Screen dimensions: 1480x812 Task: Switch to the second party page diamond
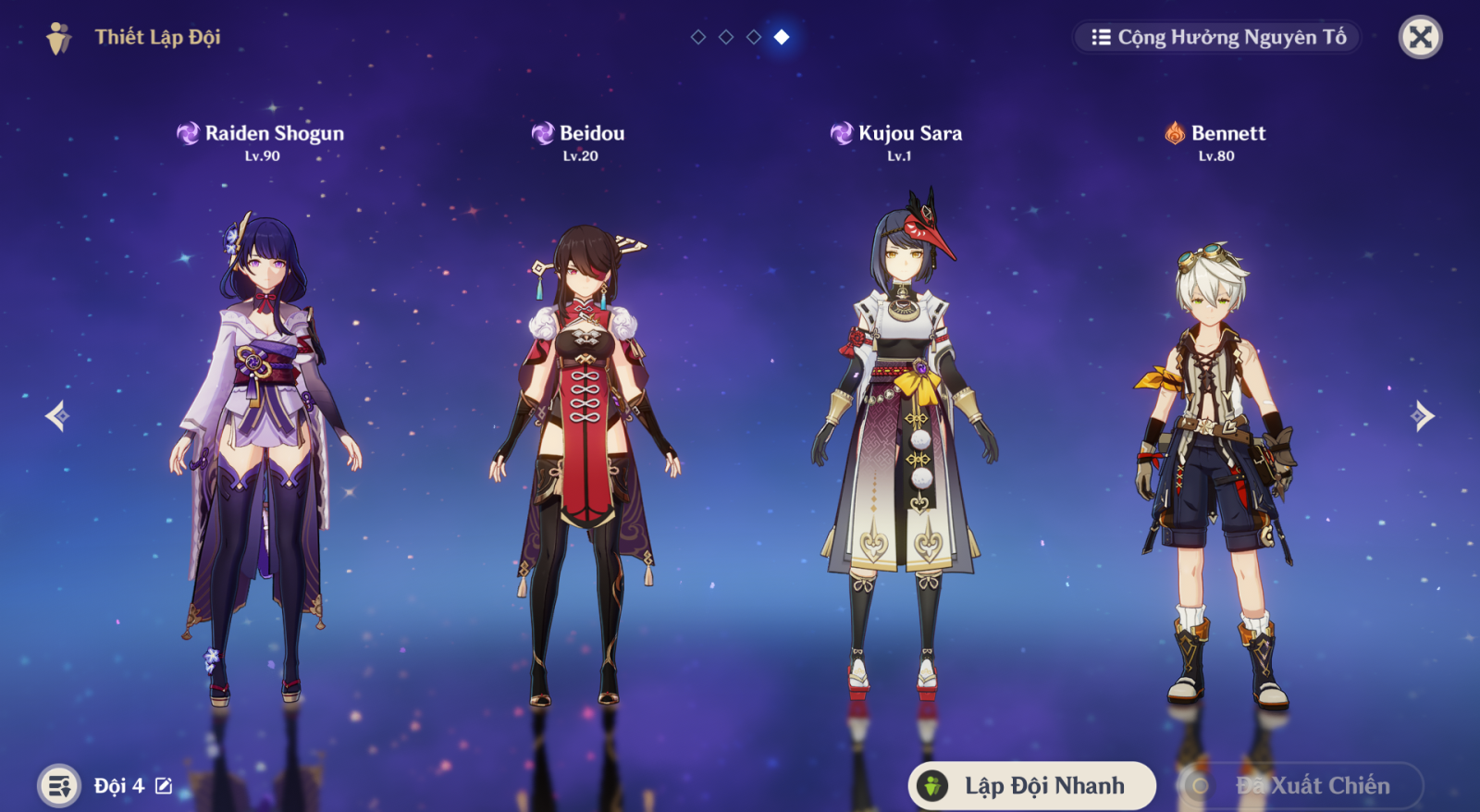pos(726,37)
